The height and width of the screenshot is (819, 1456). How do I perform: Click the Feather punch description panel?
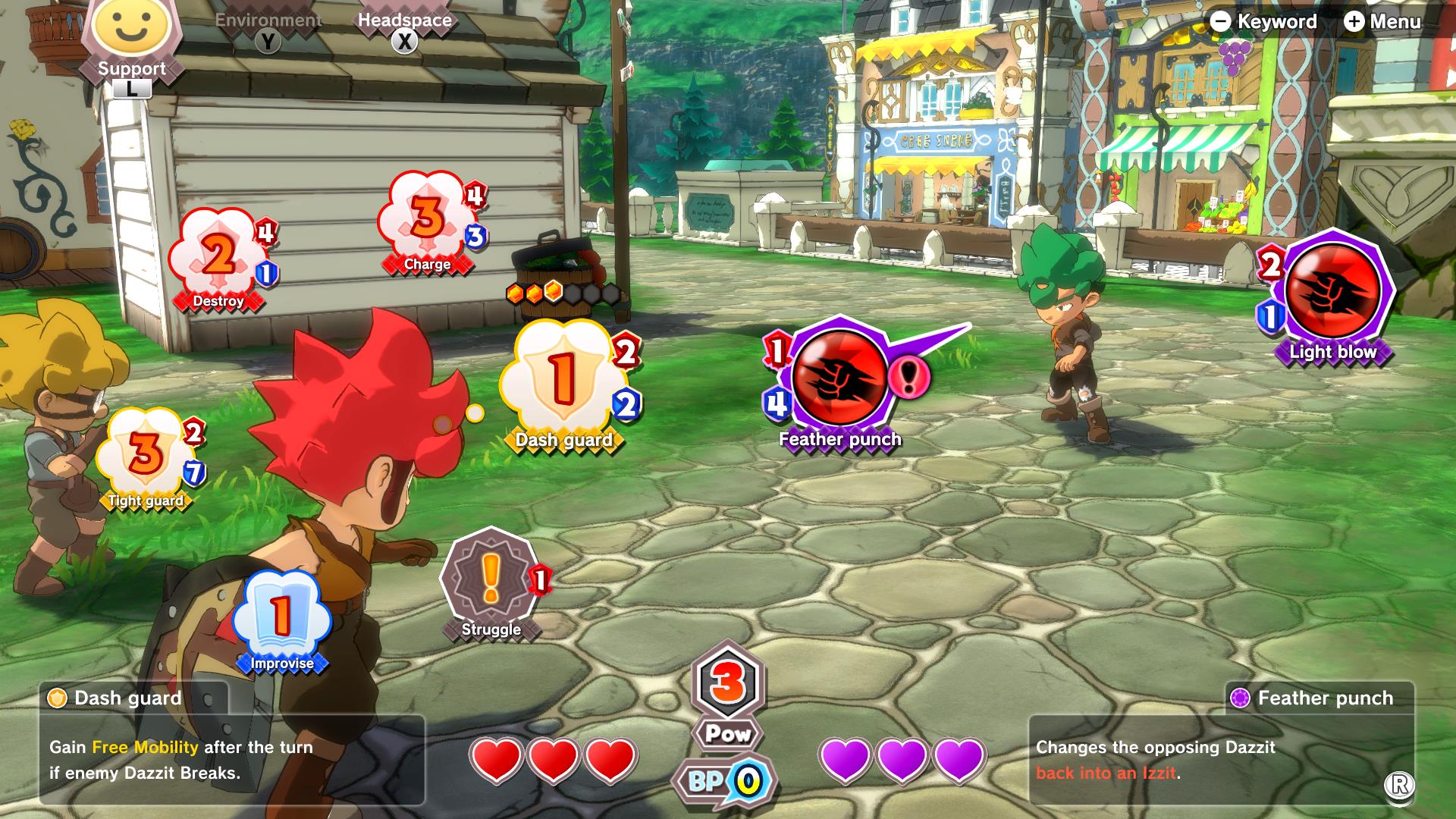tap(1221, 760)
